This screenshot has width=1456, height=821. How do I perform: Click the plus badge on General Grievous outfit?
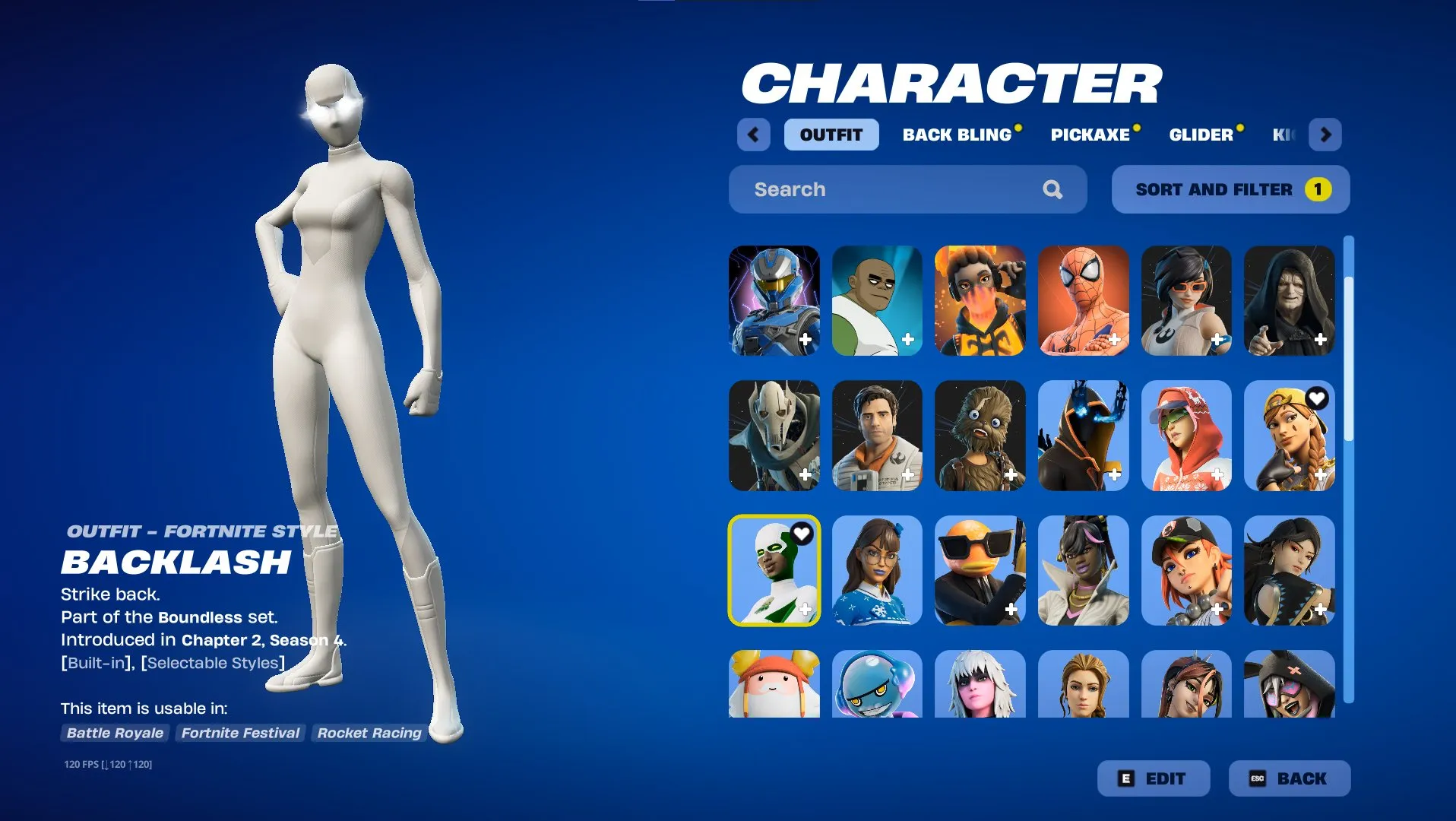click(806, 474)
